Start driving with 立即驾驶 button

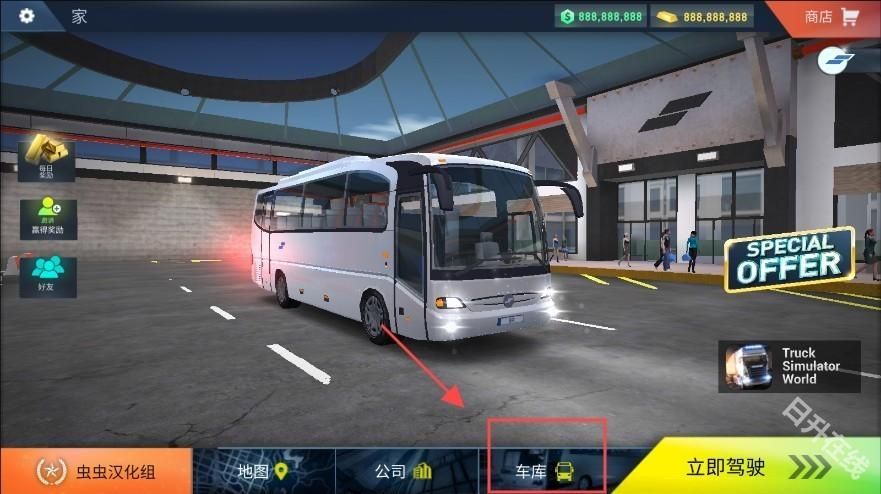pyautogui.click(x=760, y=469)
